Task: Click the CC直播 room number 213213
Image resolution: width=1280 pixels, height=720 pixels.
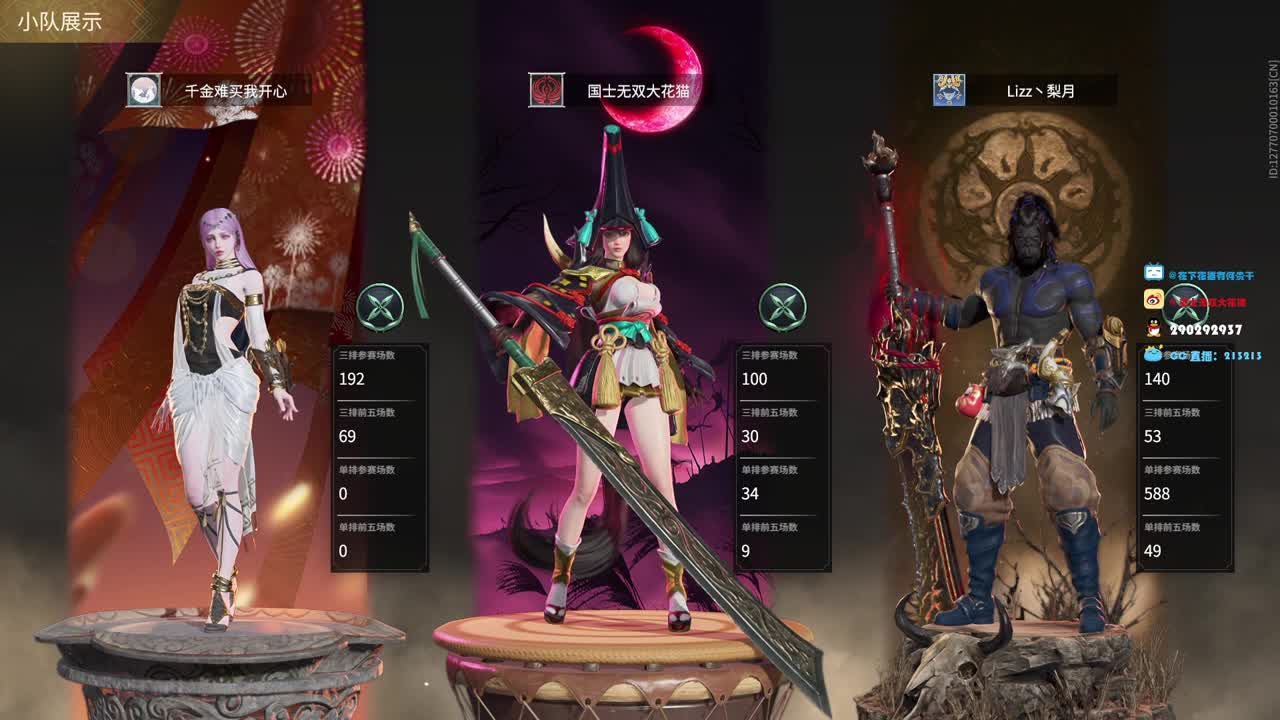Action: click(x=1242, y=353)
